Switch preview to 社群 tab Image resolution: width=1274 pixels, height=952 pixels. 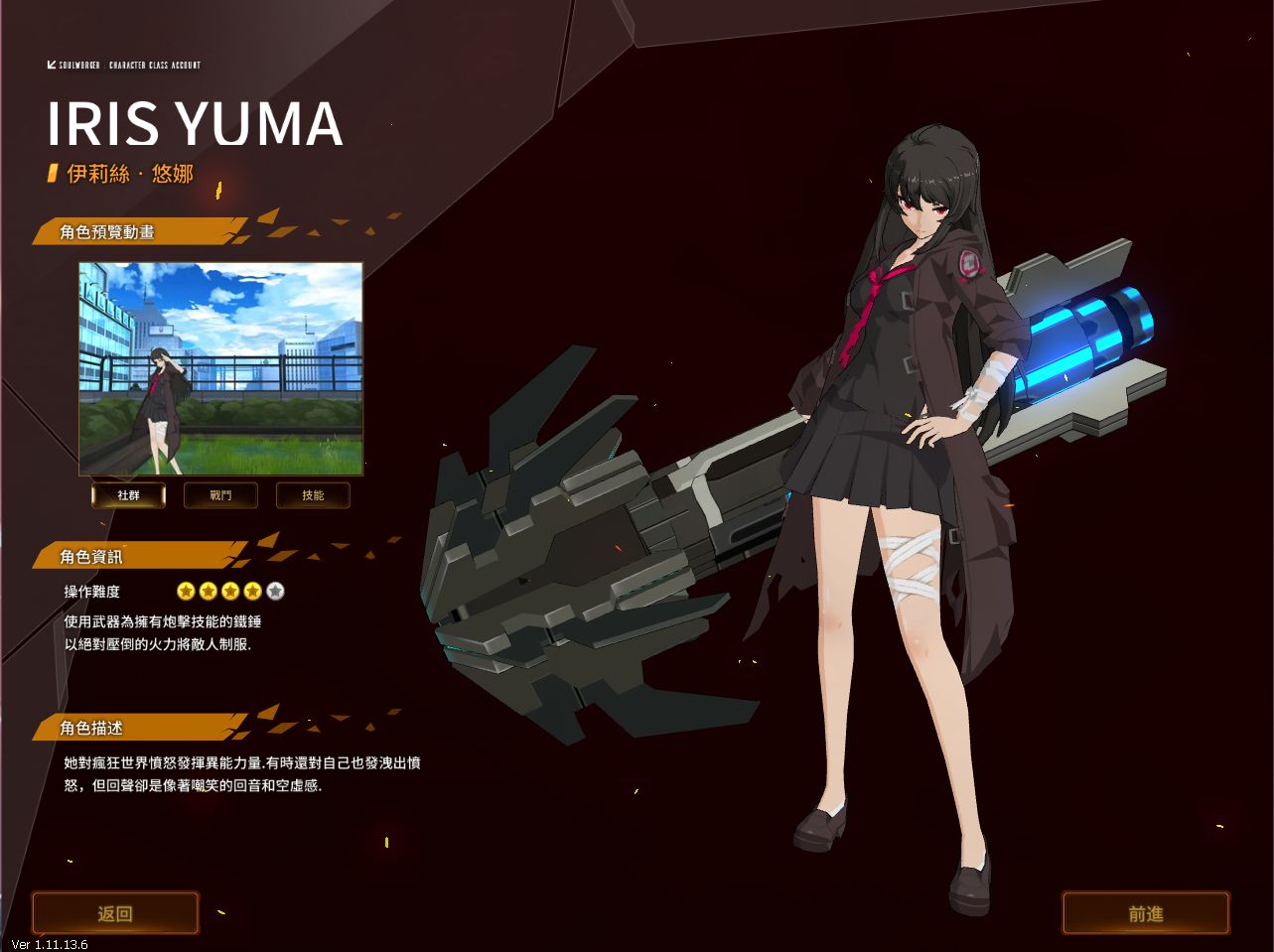pos(128,494)
